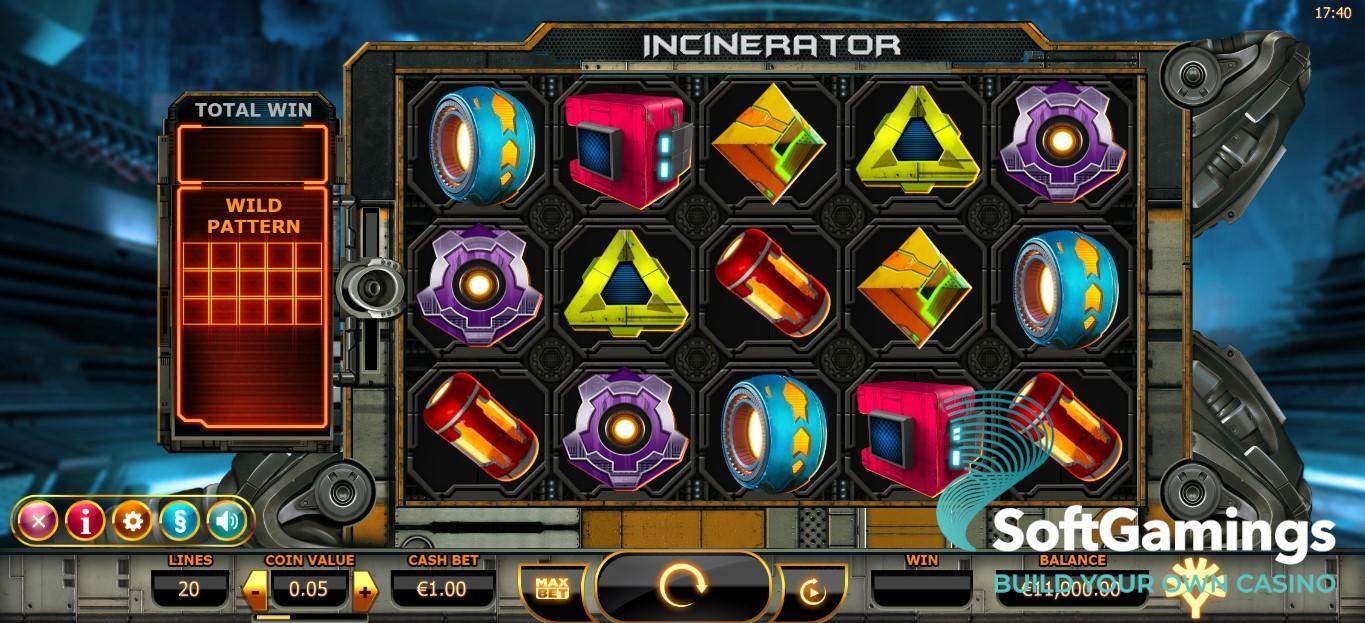Close the game with the pink X button

click(x=38, y=520)
